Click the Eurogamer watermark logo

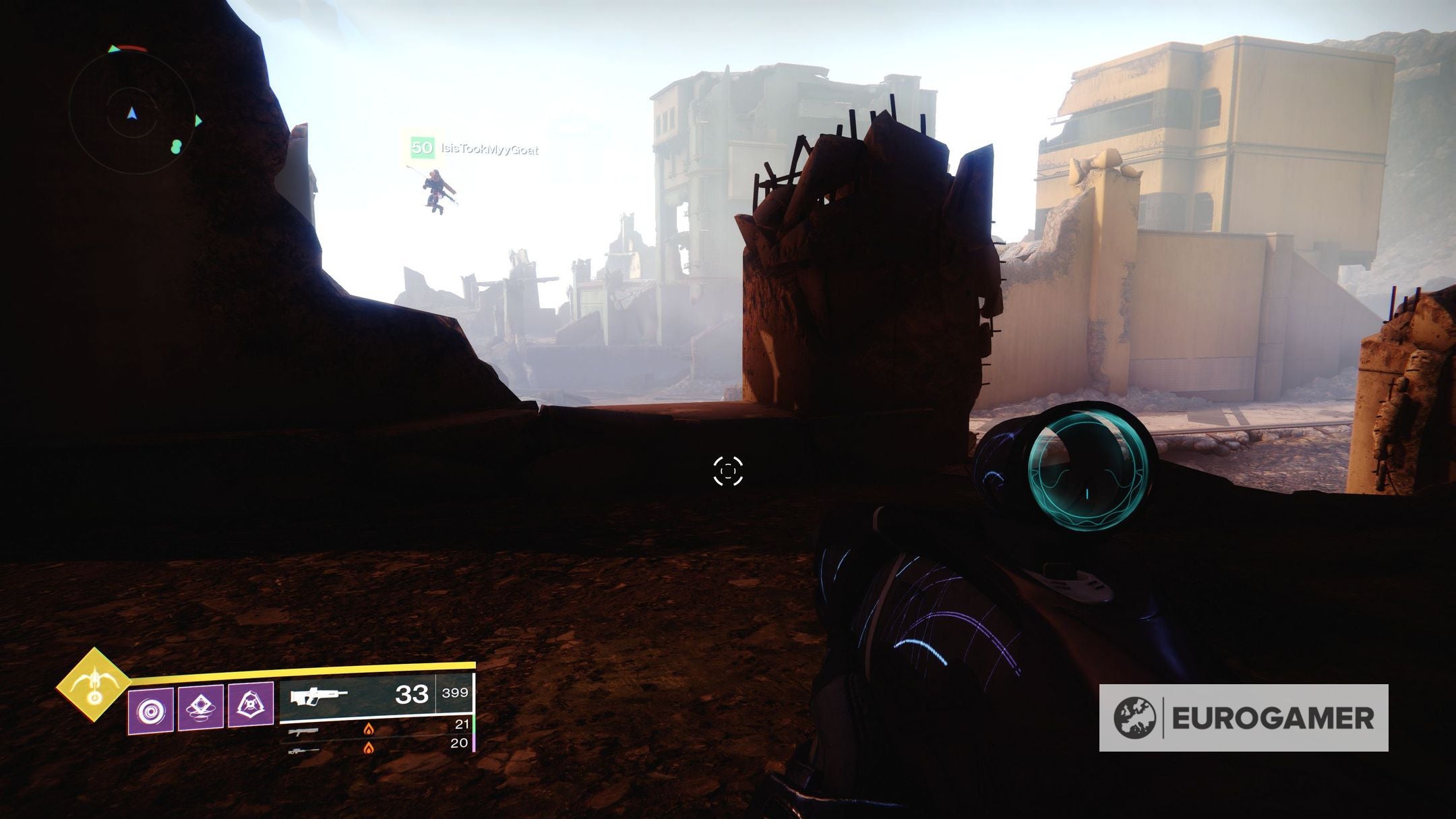(x=1243, y=718)
